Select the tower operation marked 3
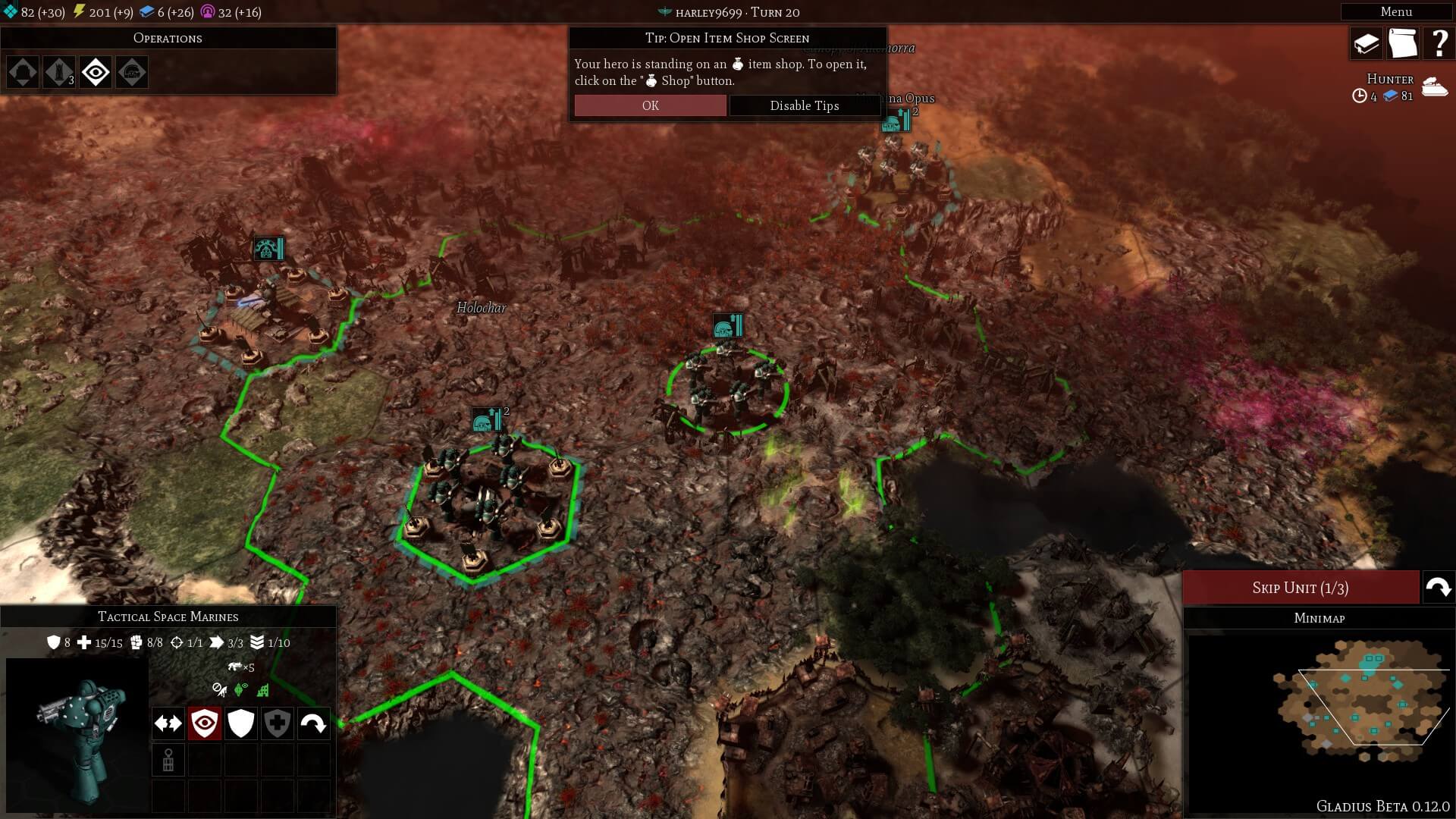The height and width of the screenshot is (819, 1456). (x=59, y=73)
